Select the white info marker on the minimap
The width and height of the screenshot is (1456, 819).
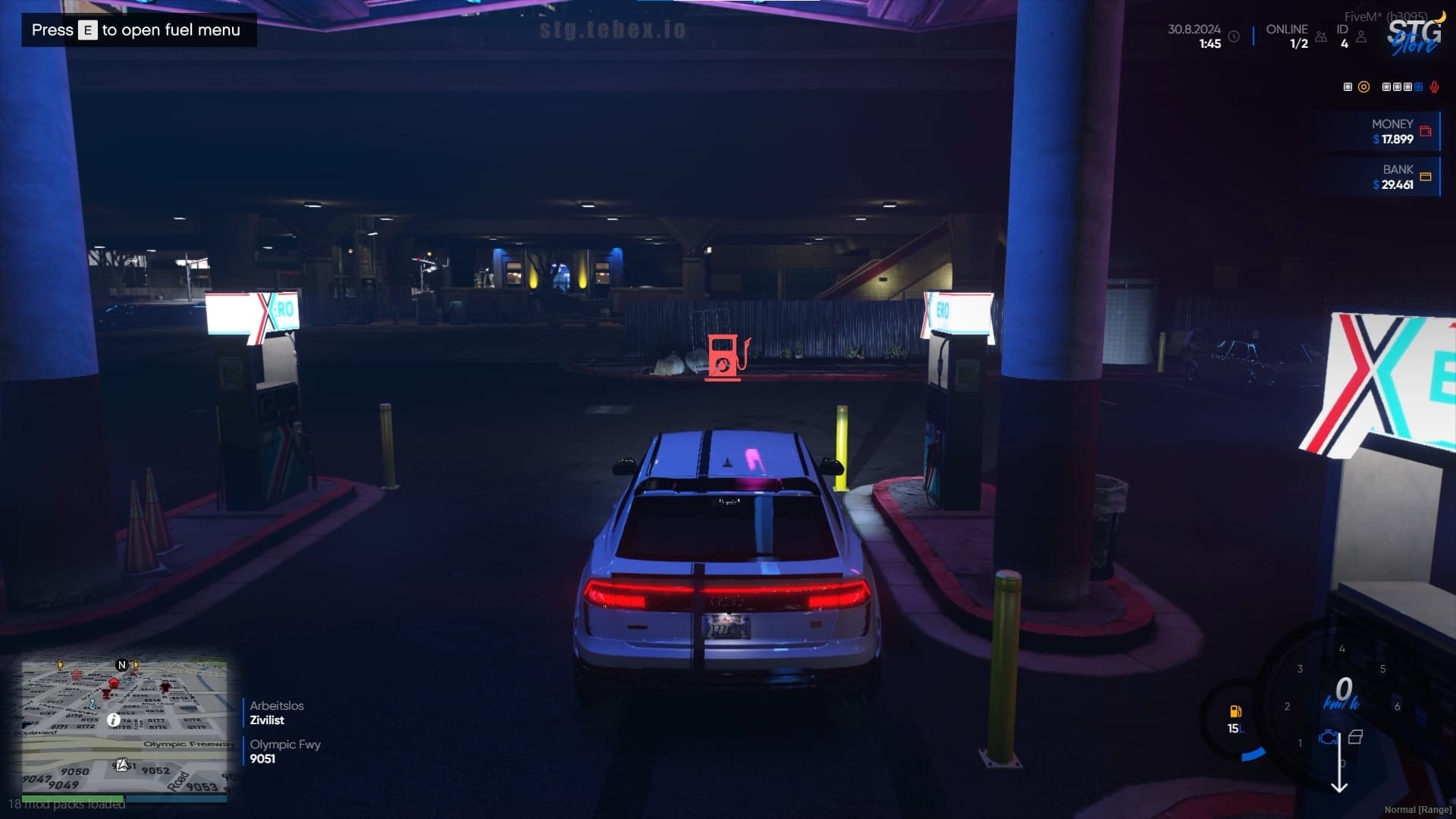coord(114,720)
